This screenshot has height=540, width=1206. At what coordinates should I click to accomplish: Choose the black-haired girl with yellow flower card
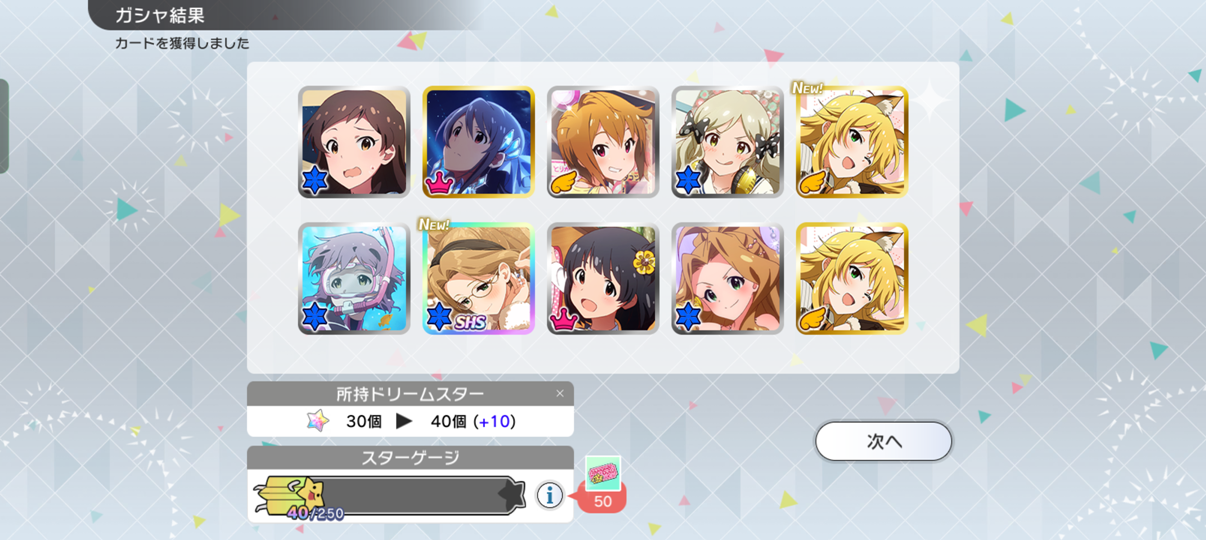coord(603,278)
